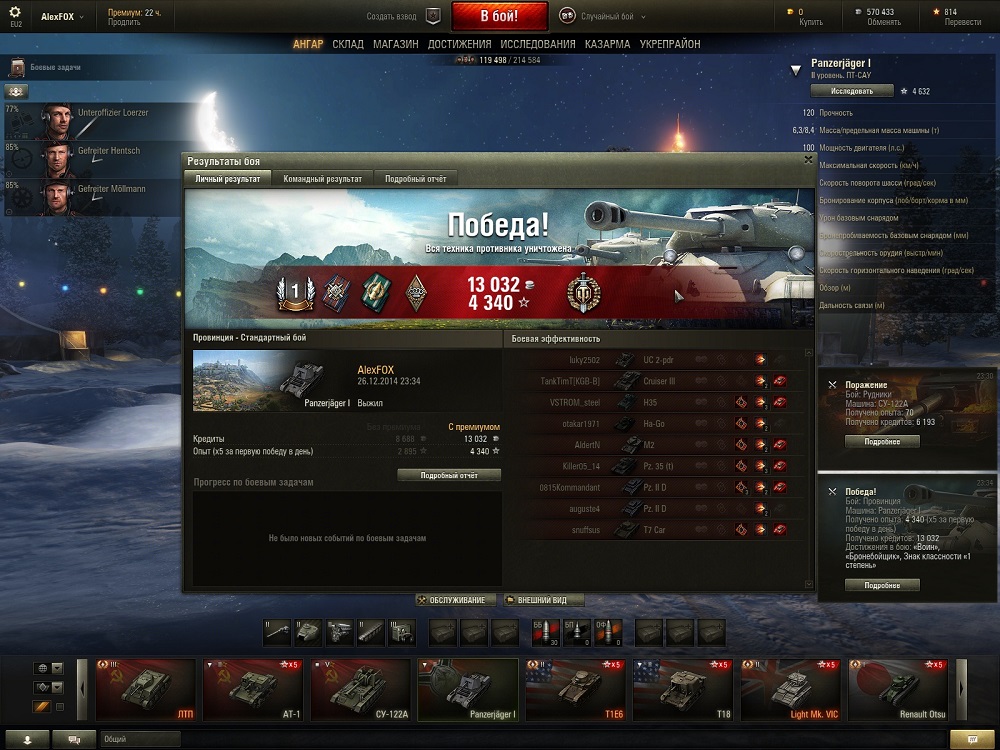Open the Казарма barracks menu

click(607, 44)
